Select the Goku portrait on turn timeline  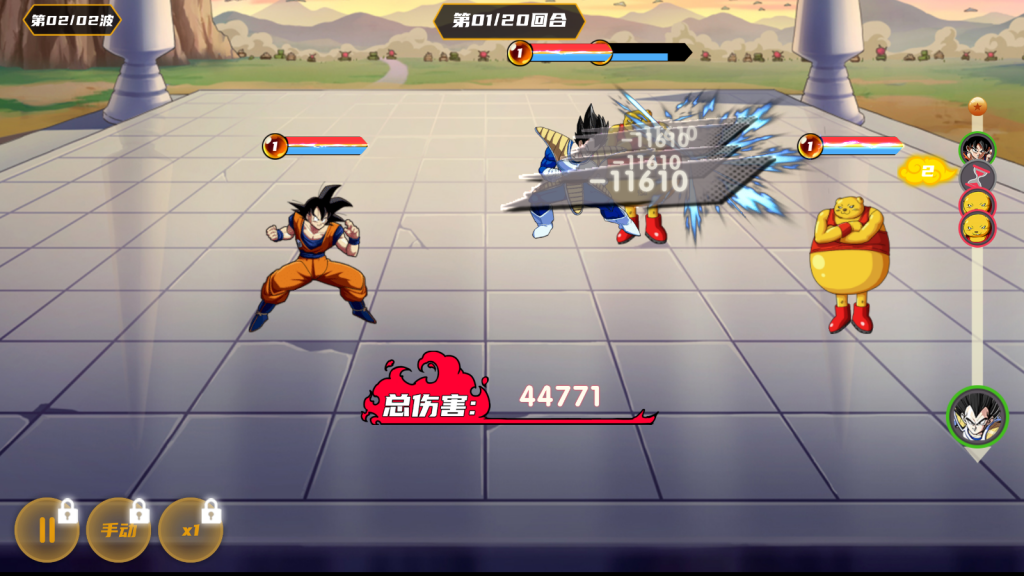[977, 150]
